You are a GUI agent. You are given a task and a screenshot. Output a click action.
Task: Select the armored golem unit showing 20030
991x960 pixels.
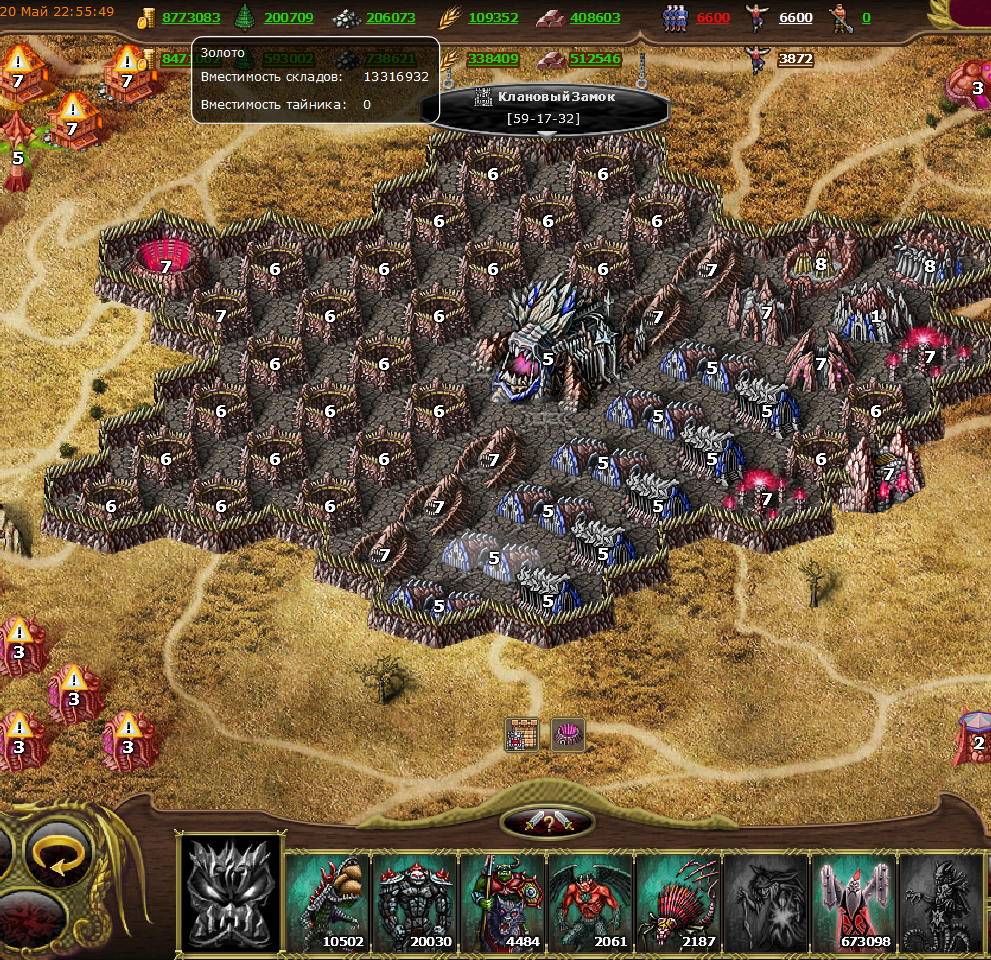tap(416, 902)
